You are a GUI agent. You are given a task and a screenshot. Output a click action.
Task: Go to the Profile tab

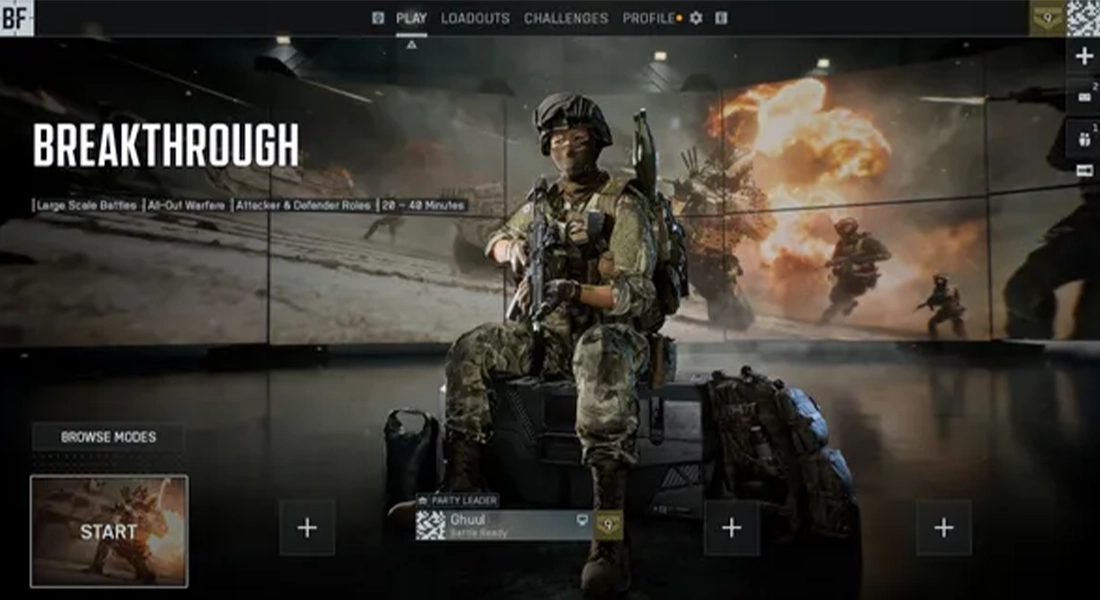click(648, 18)
